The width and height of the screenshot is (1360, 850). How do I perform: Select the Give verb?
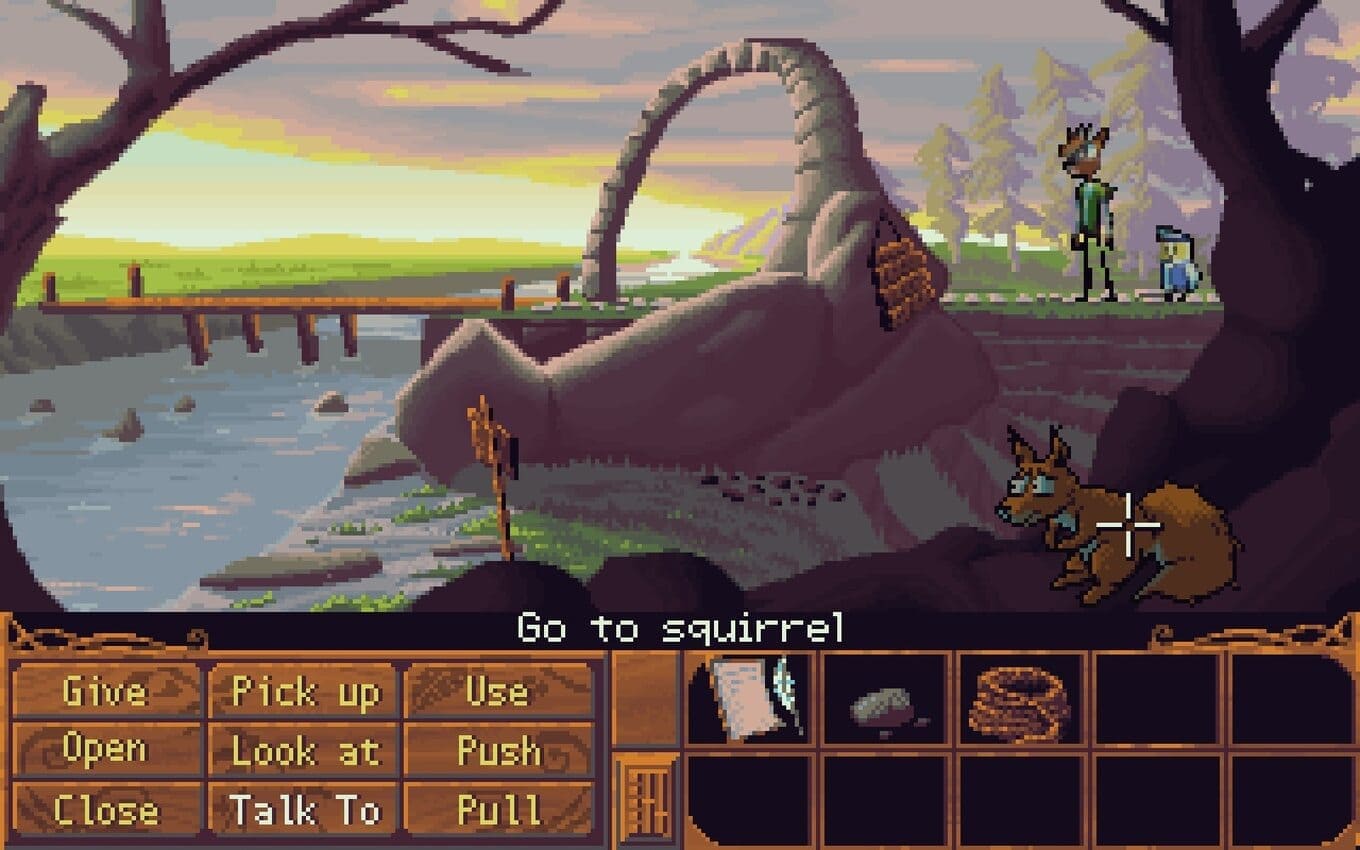pos(105,692)
